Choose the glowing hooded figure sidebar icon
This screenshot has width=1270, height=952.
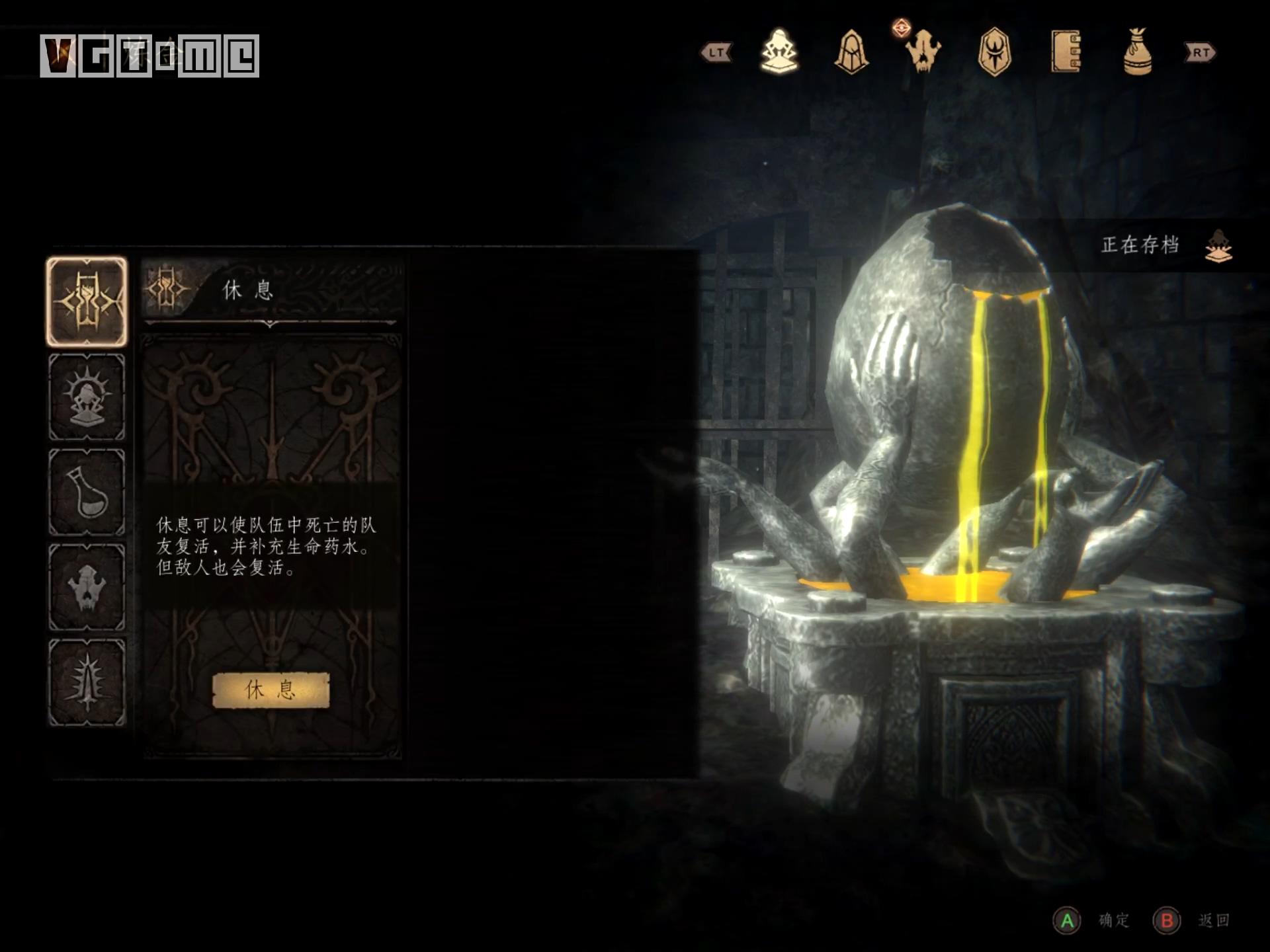tap(87, 397)
